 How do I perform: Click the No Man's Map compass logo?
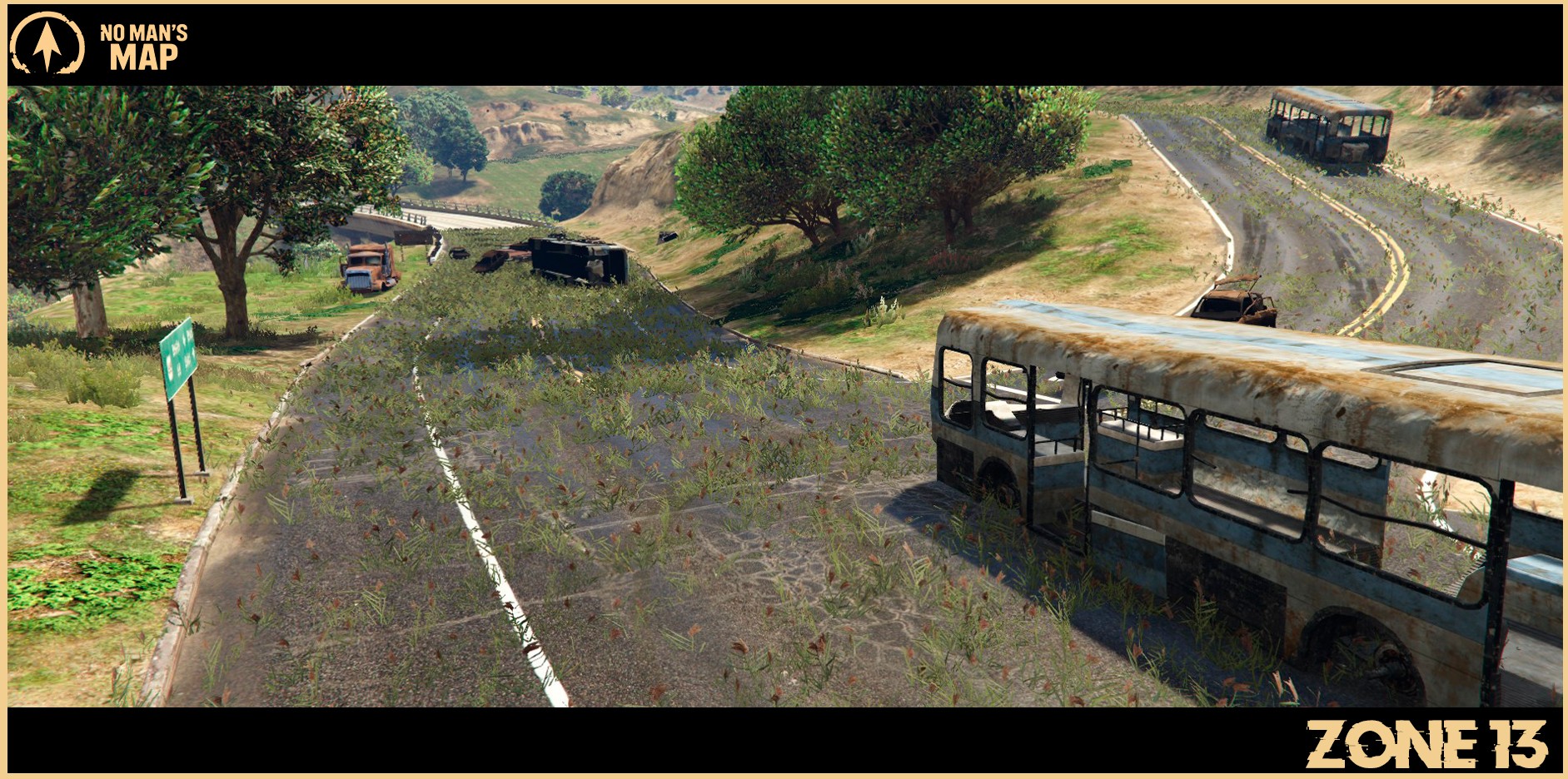[47, 45]
